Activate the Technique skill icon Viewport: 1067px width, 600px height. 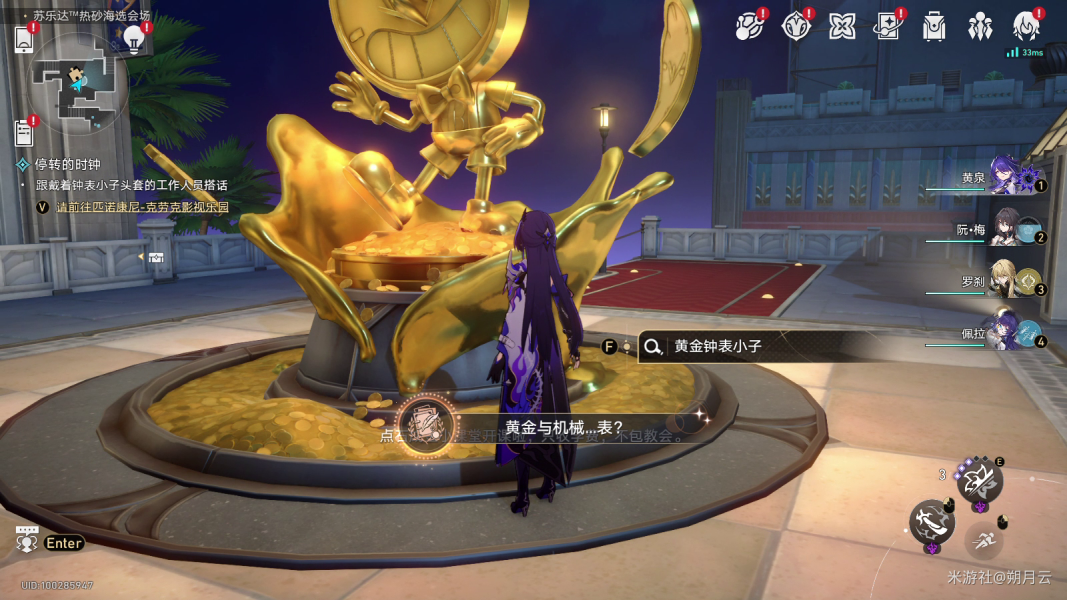[x=980, y=481]
